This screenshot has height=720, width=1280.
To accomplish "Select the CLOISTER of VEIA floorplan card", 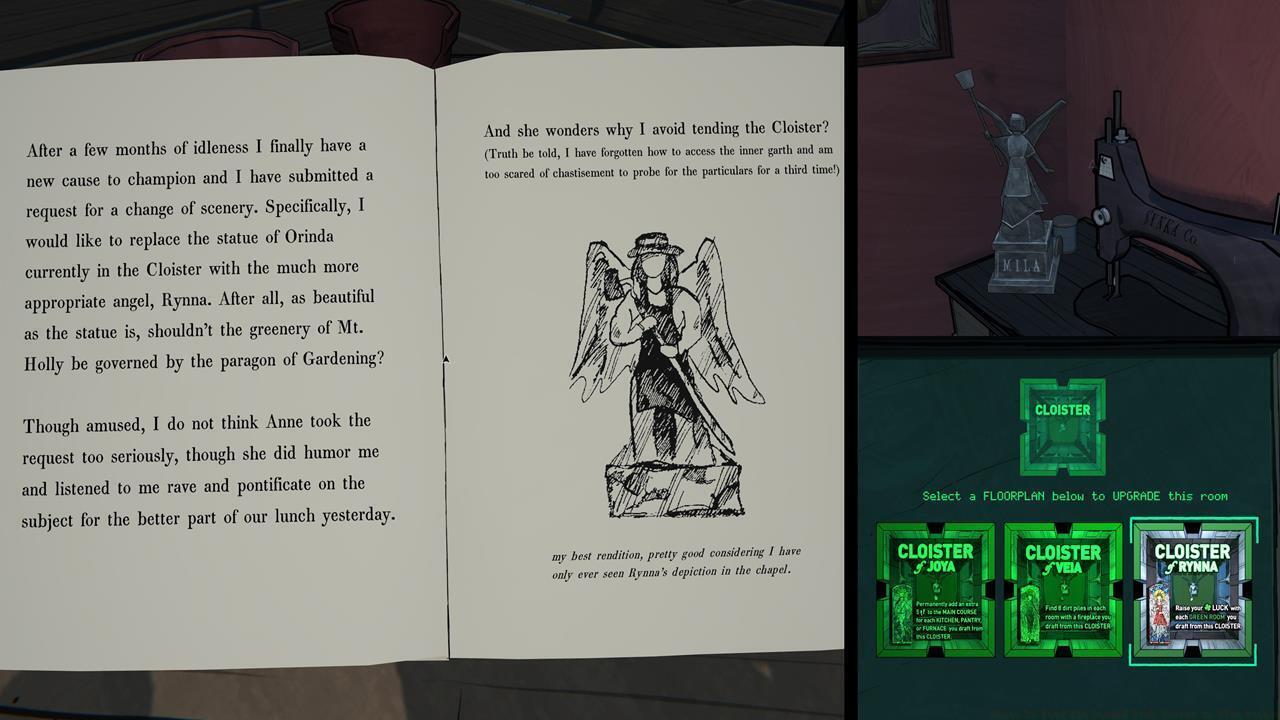I will click(x=1063, y=591).
